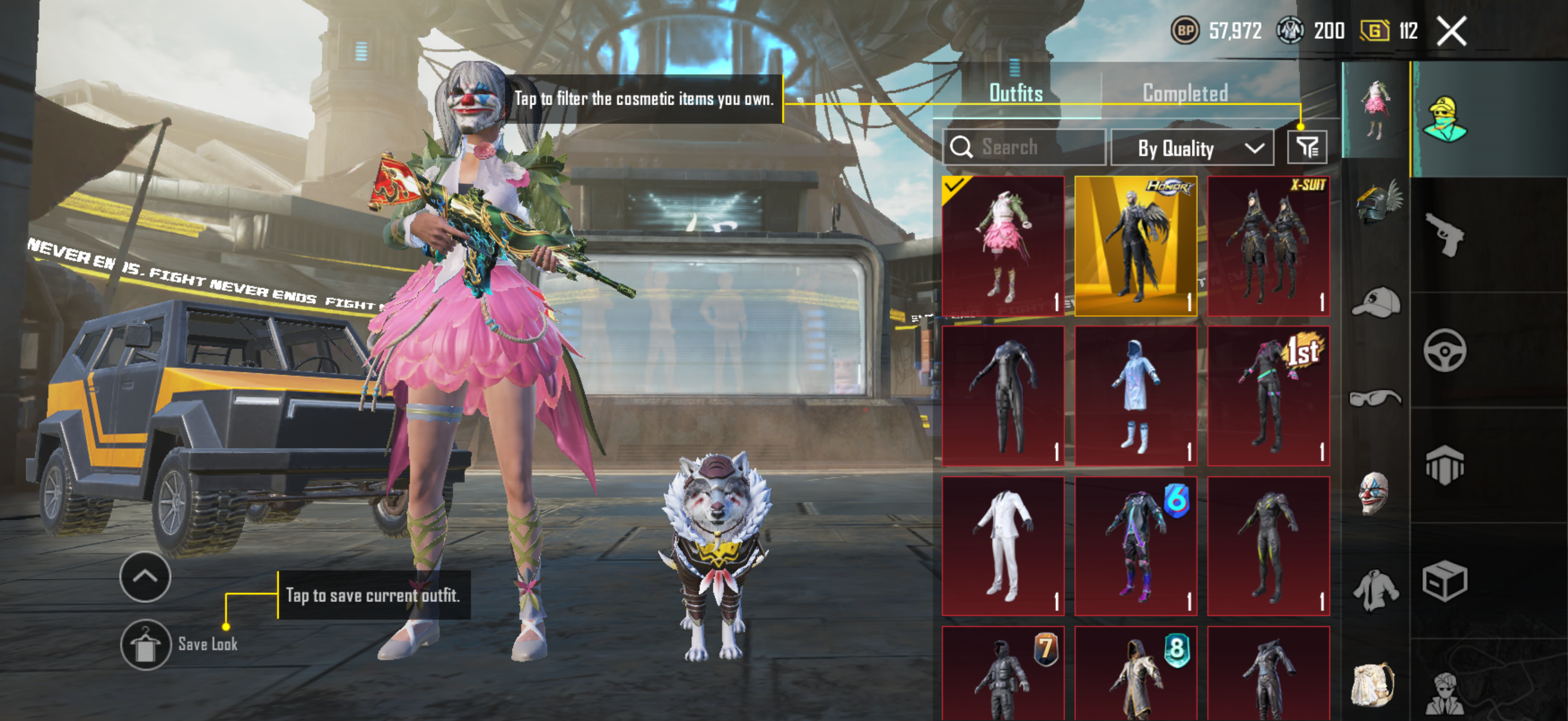The height and width of the screenshot is (721, 1568).
Task: Toggle the owned items filter button
Action: (1306, 147)
